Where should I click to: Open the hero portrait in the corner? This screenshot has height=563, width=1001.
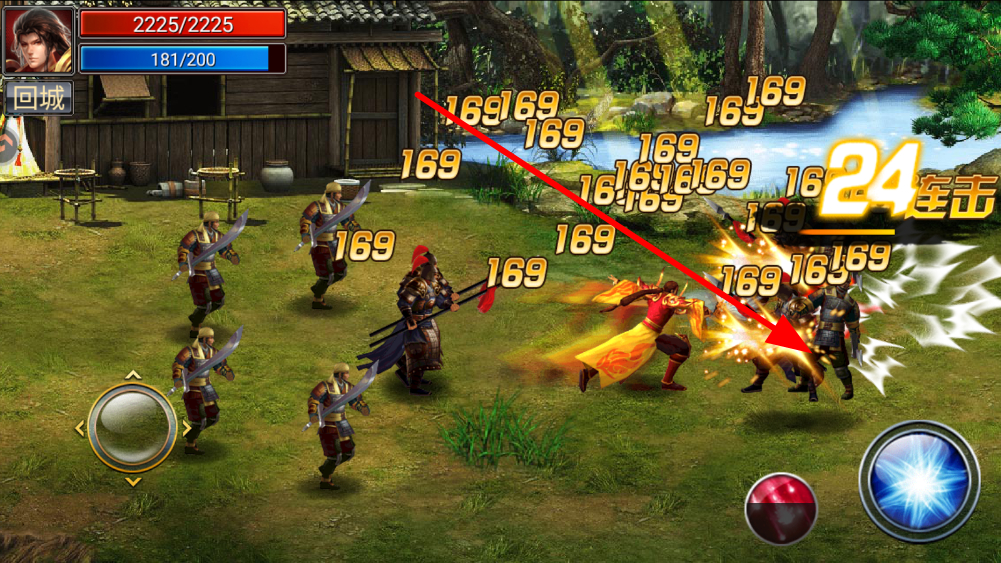click(39, 40)
